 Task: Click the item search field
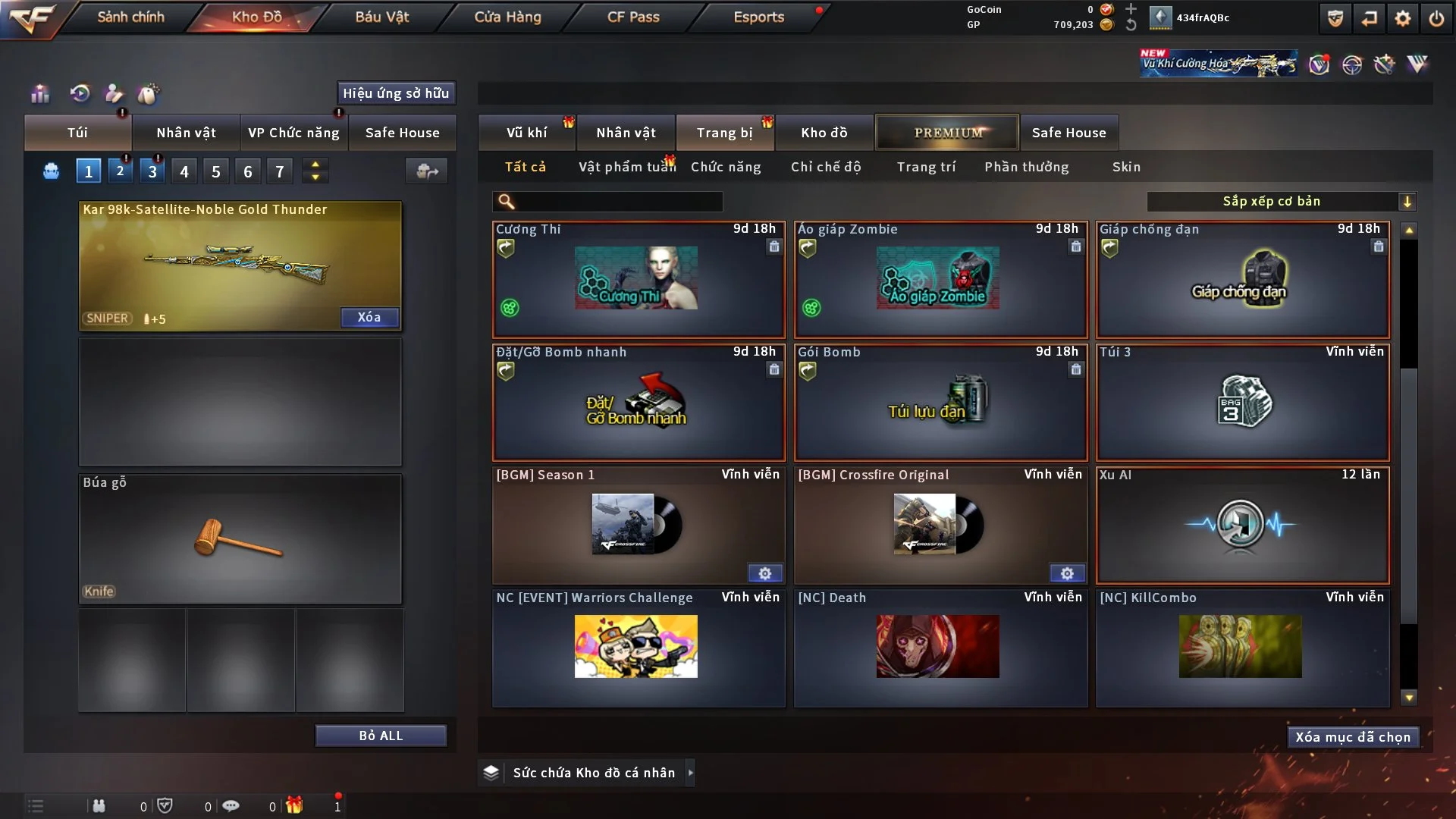coord(618,201)
